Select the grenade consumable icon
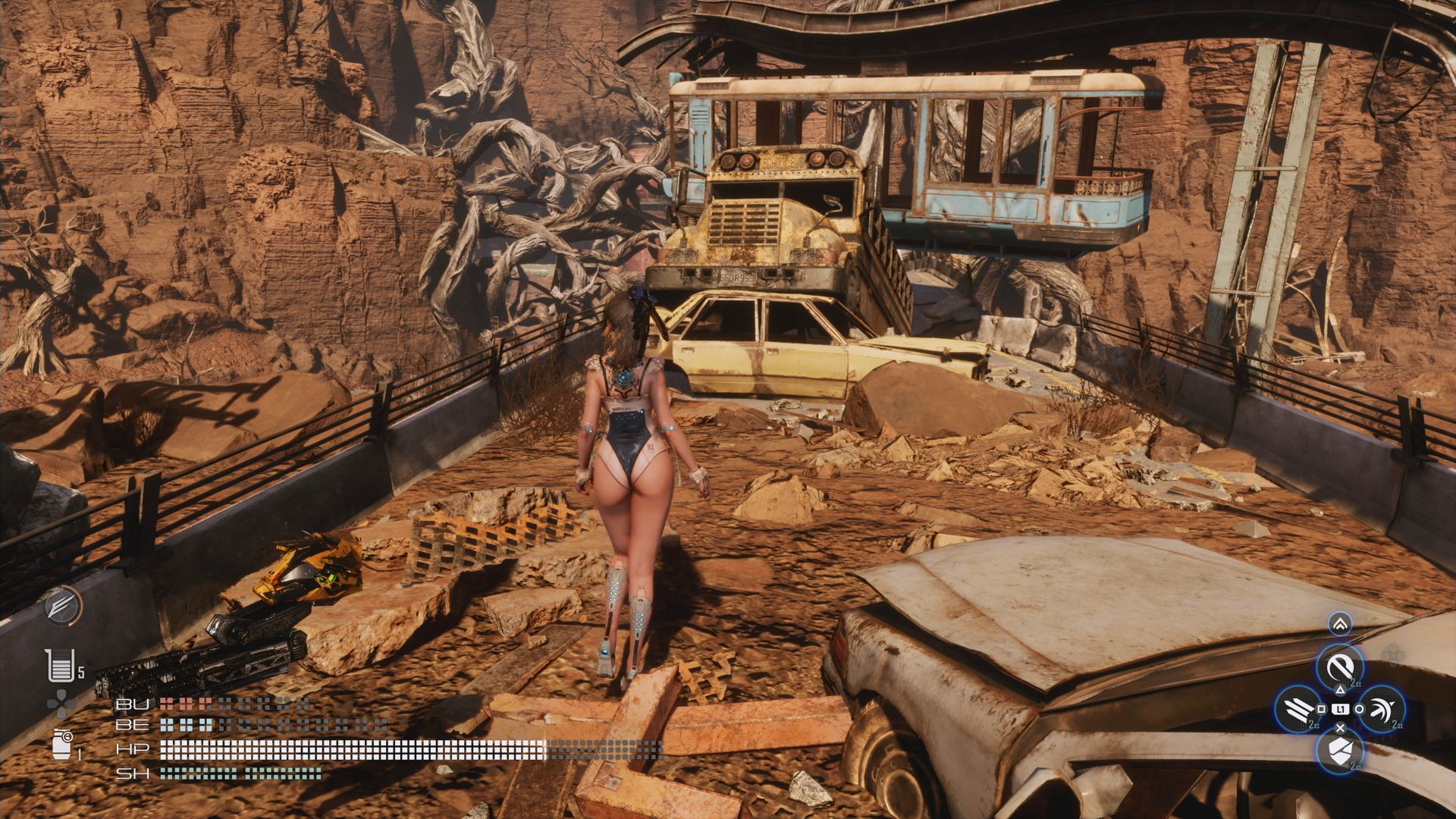 (62, 744)
